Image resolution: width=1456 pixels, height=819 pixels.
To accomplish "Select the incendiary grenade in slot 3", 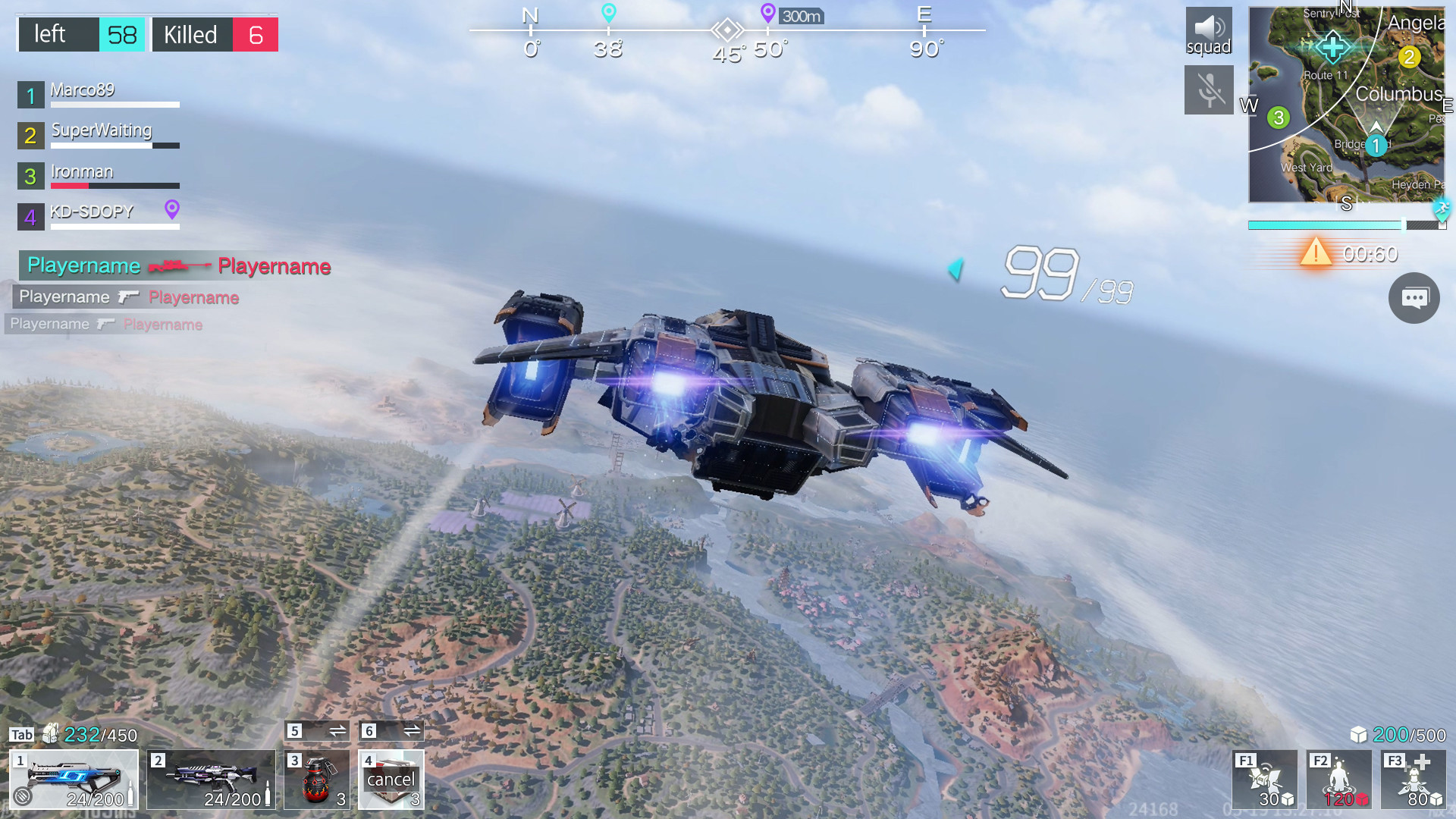I will [316, 780].
